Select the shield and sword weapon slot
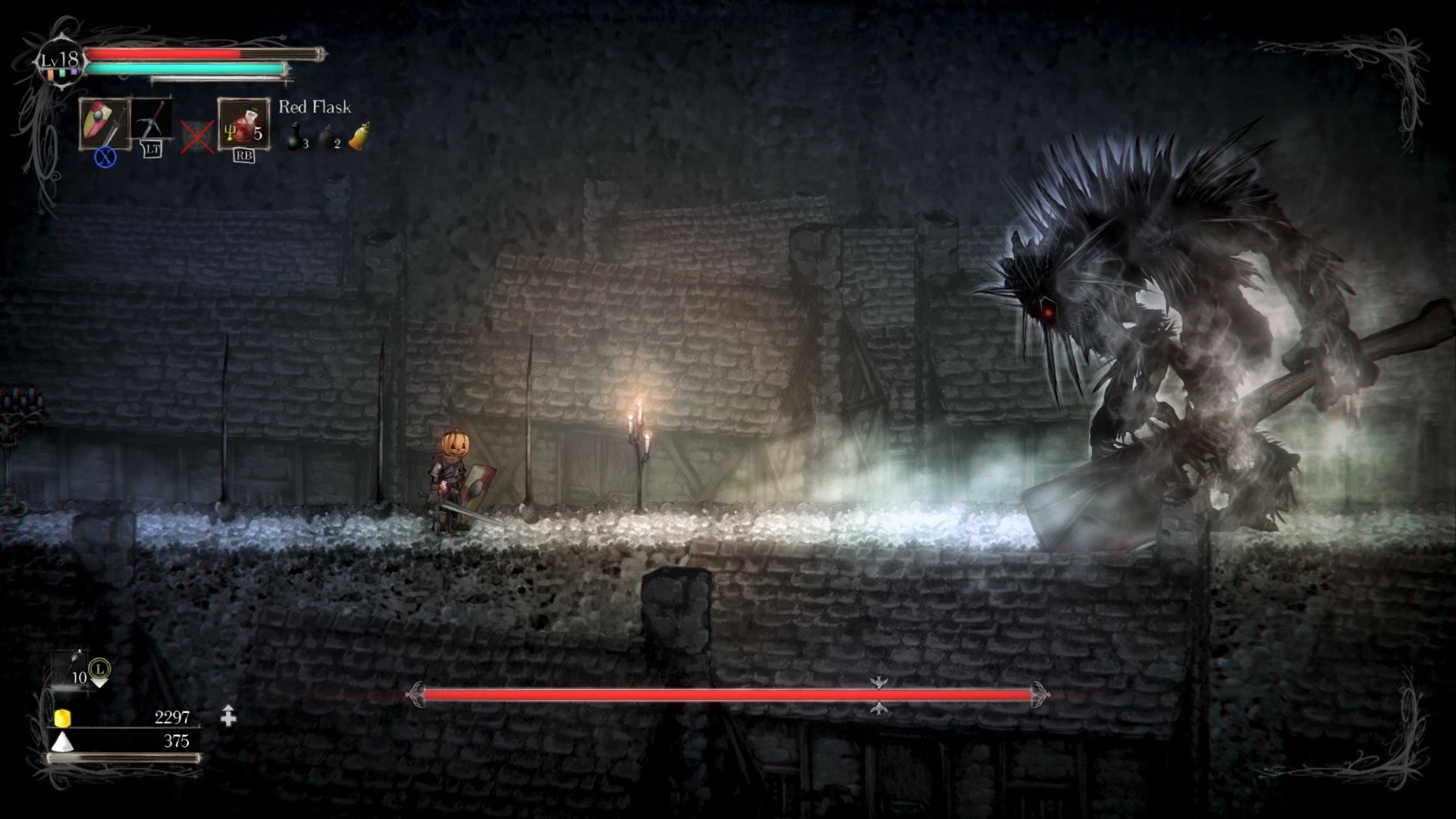The image size is (1456, 819). 105,124
